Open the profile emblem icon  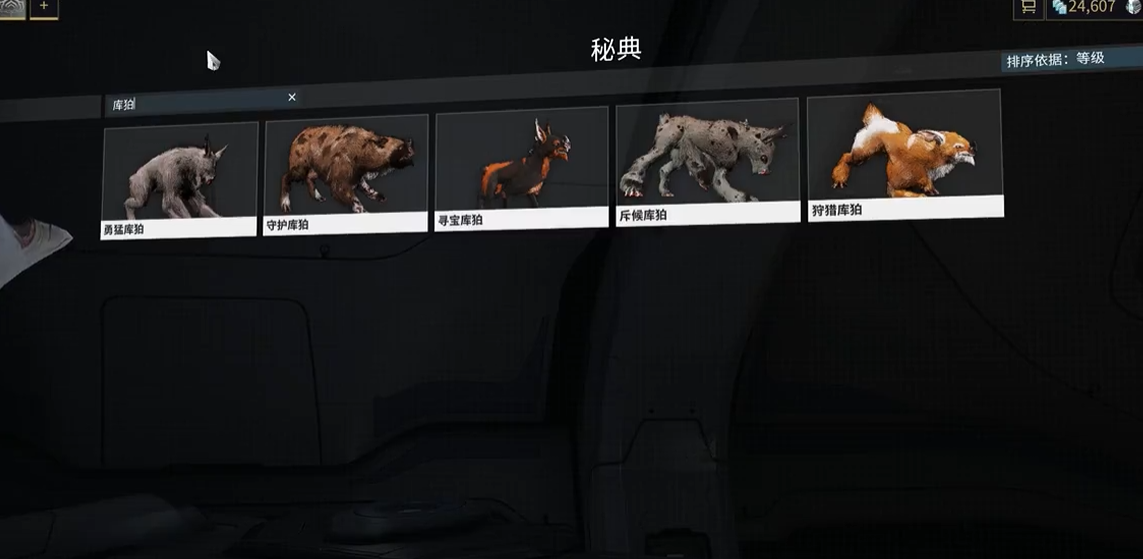[x=13, y=8]
